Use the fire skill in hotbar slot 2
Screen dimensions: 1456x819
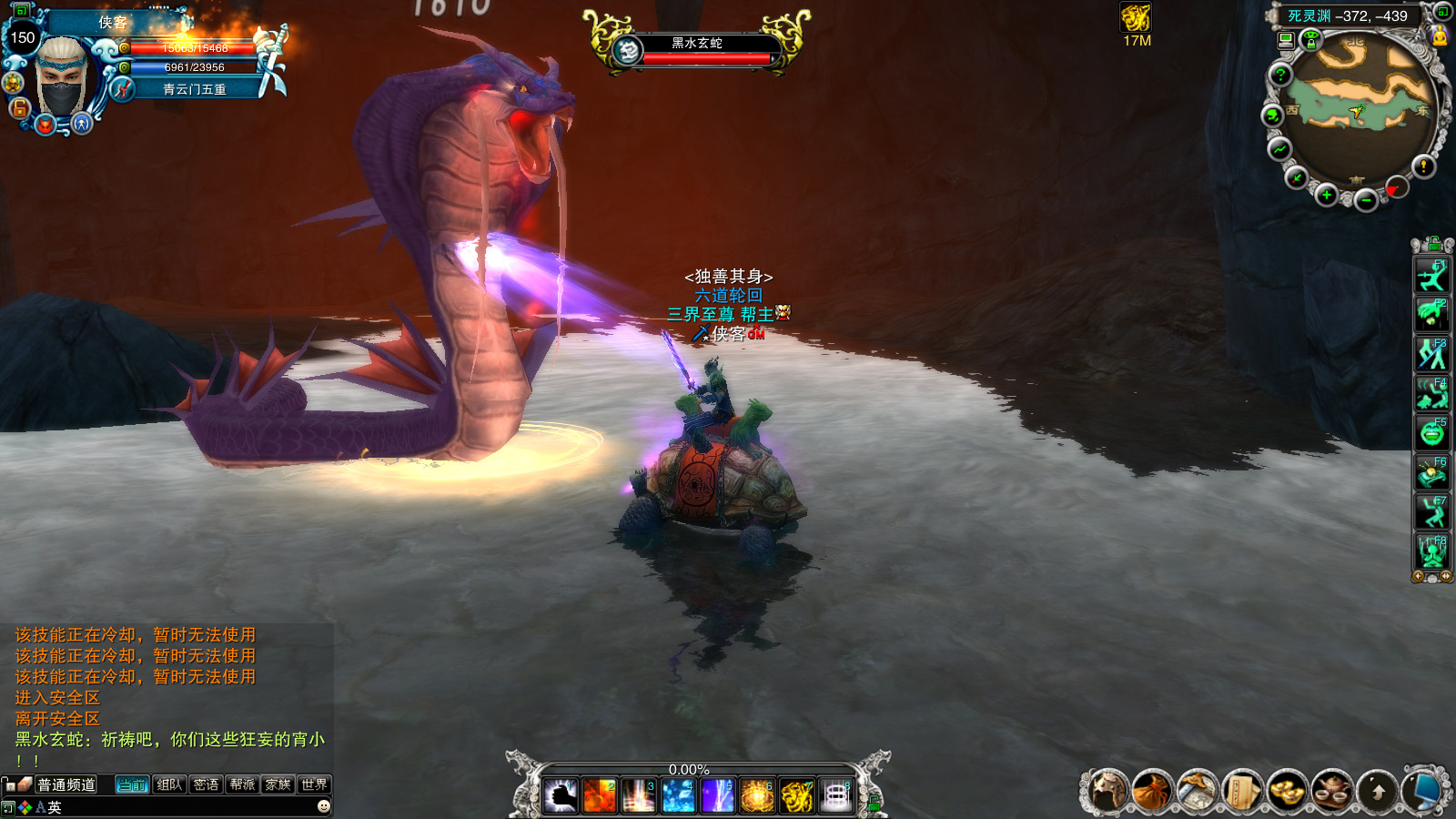pyautogui.click(x=600, y=796)
